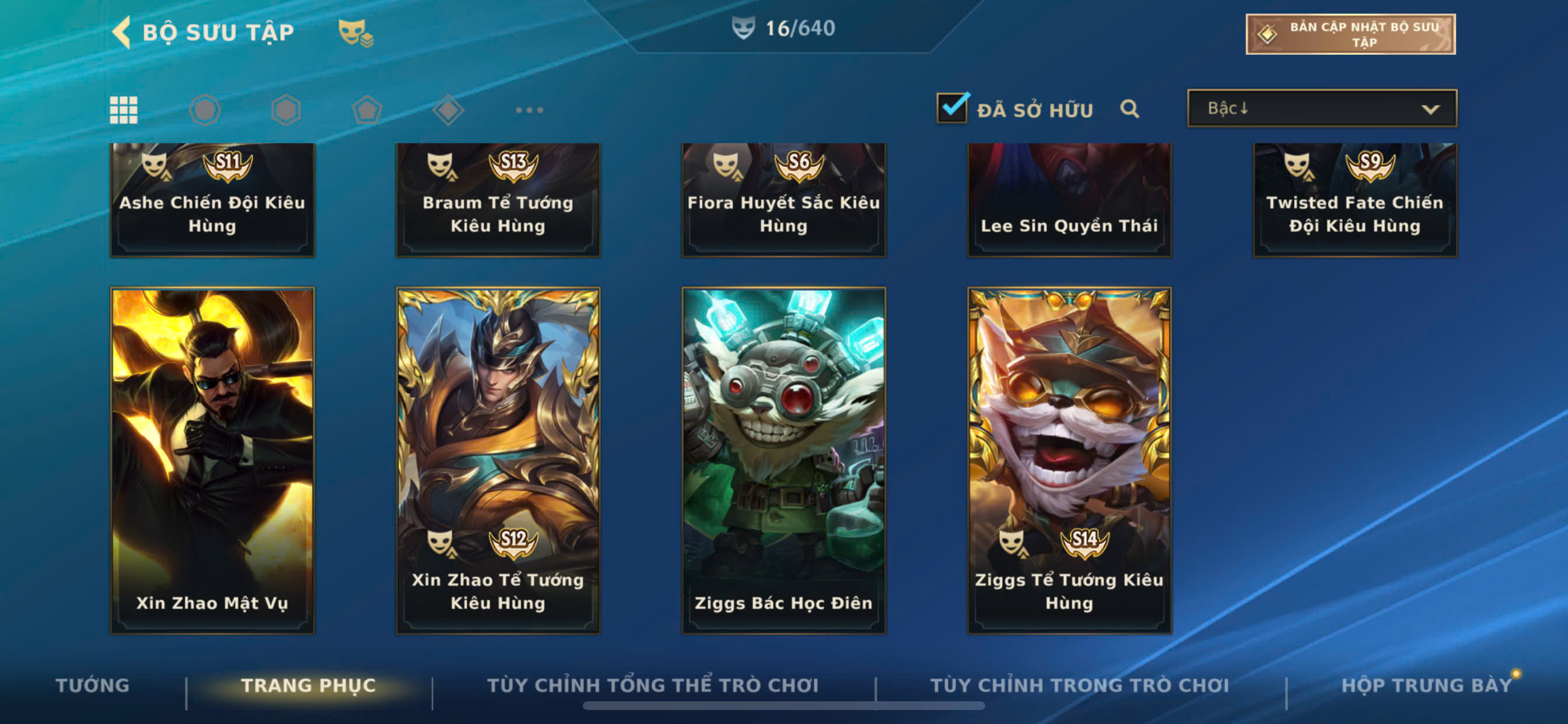The image size is (1568, 724).
Task: Open the gold mask skin sets icon
Action: click(355, 31)
